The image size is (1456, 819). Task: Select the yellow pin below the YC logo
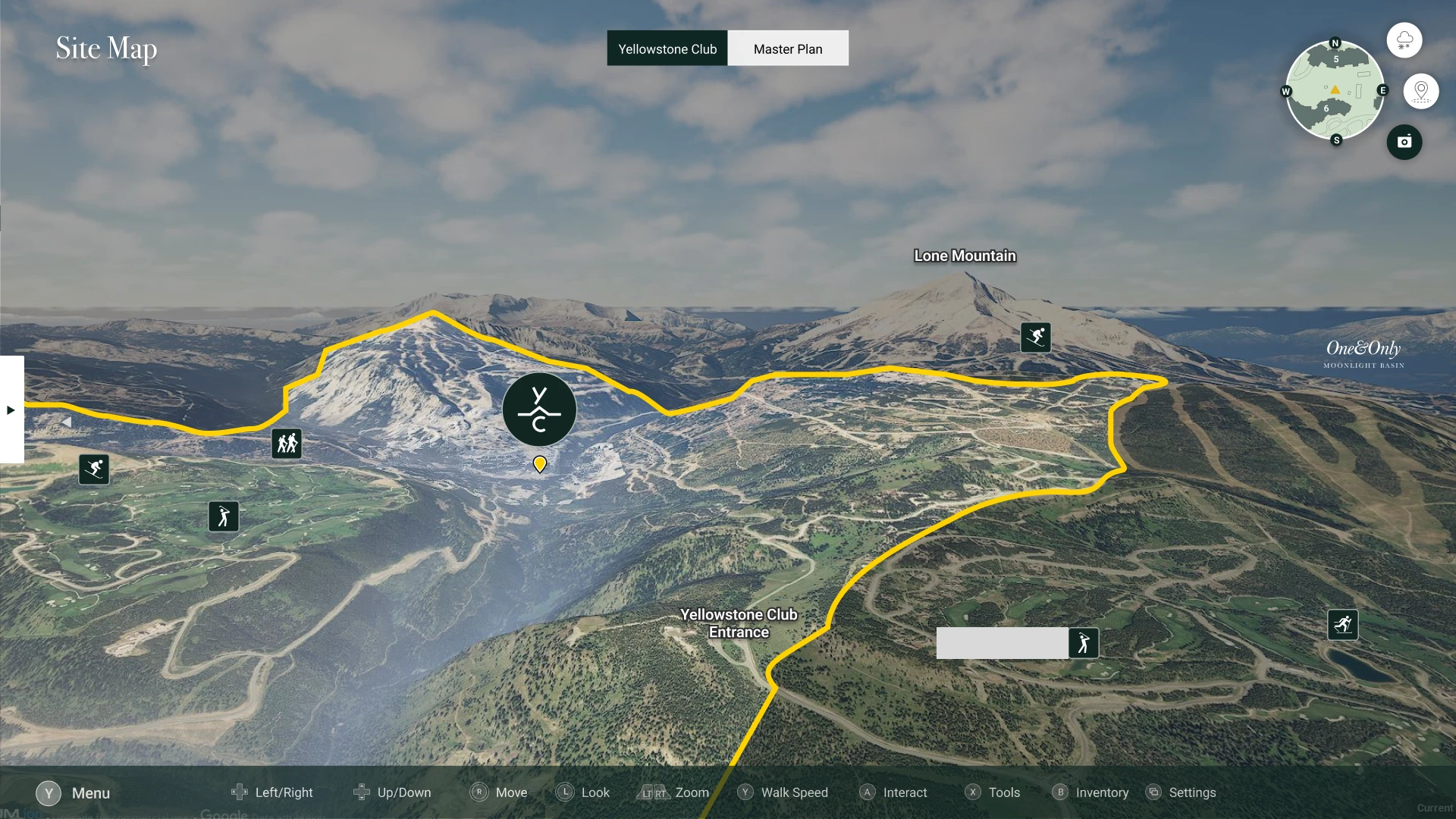540,463
